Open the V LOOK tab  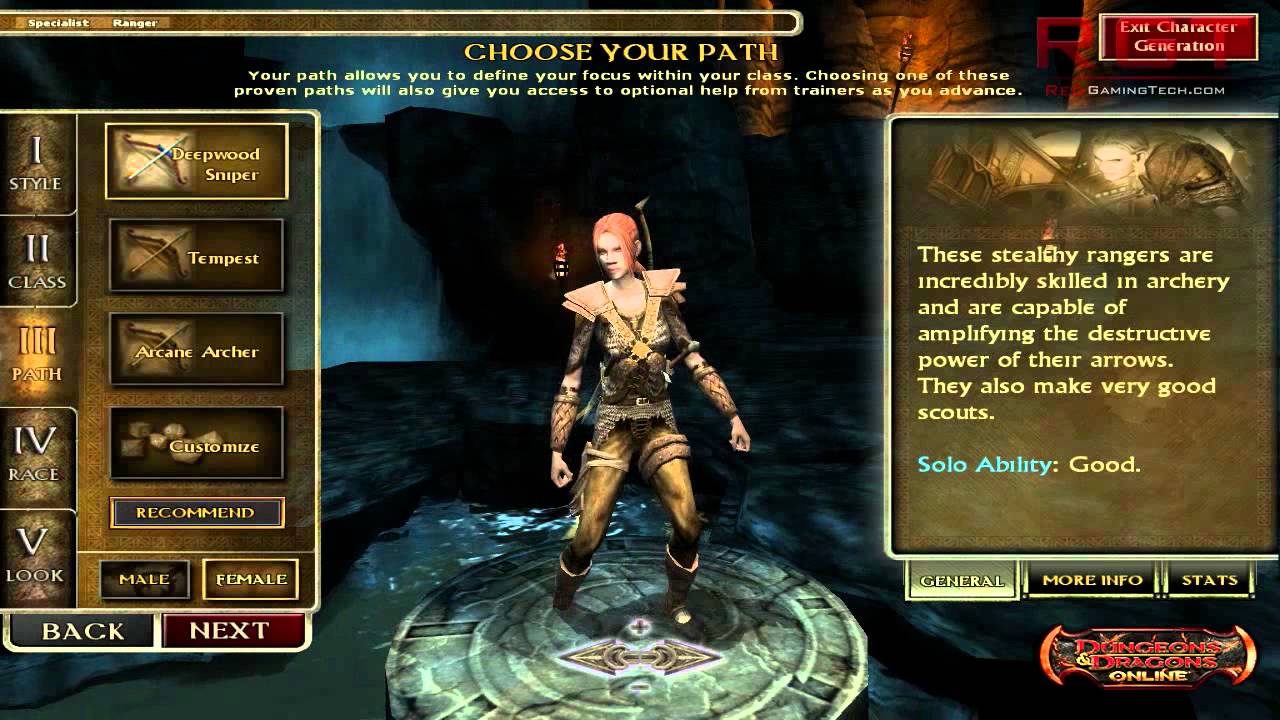tap(38, 553)
